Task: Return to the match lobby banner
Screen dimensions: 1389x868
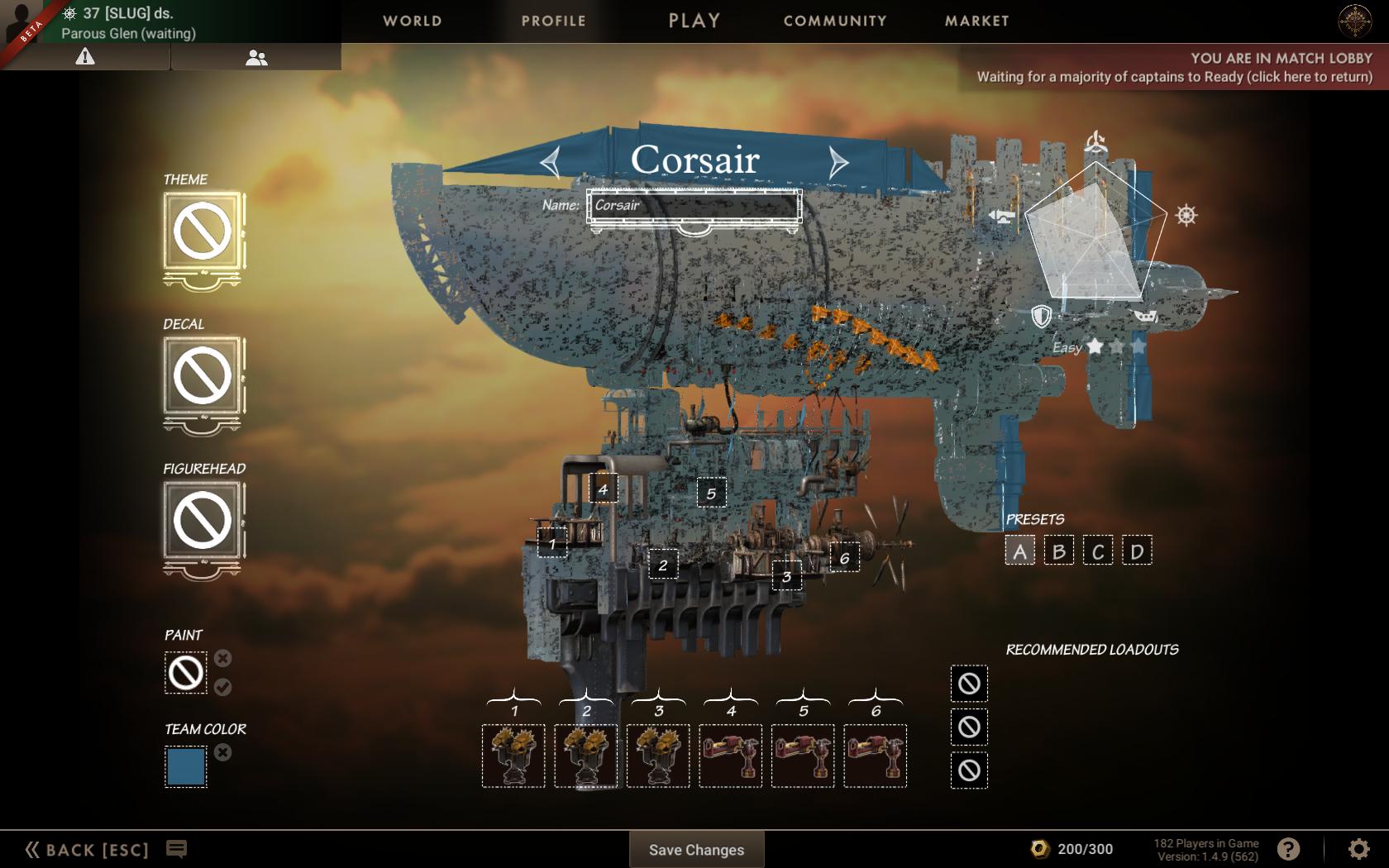Action: click(x=1174, y=68)
